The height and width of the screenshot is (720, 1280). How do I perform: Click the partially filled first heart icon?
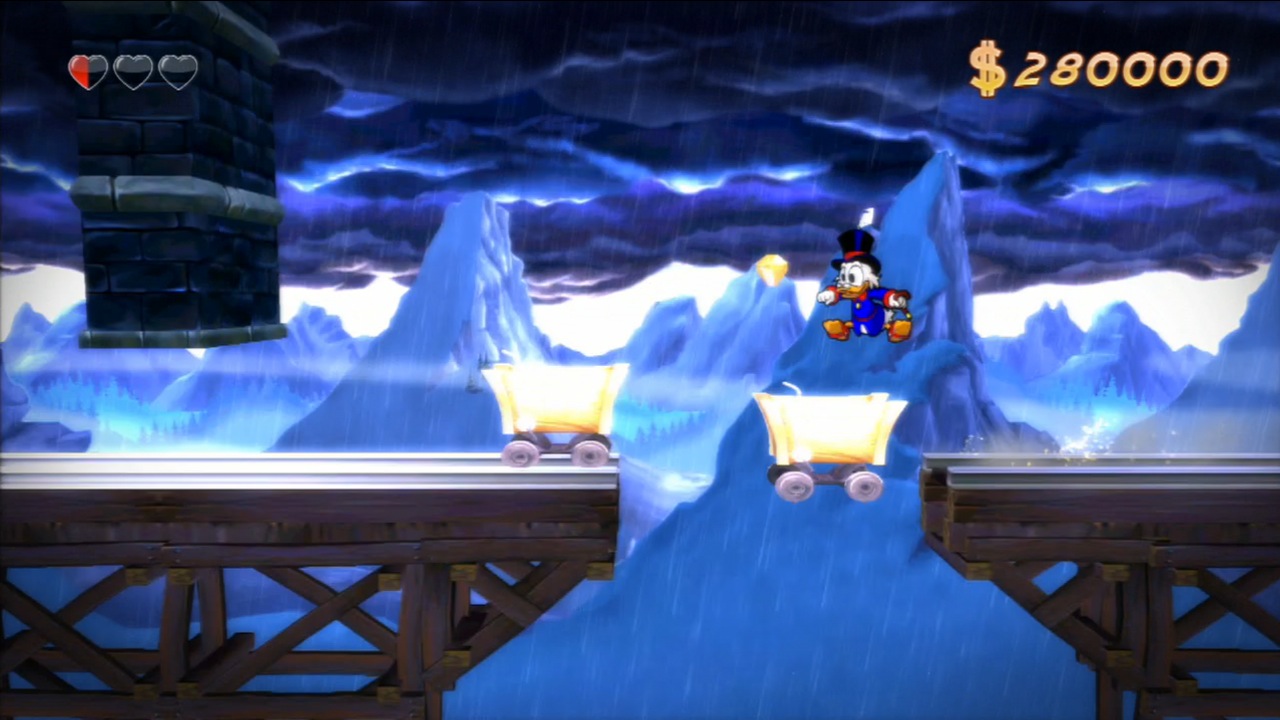88,72
